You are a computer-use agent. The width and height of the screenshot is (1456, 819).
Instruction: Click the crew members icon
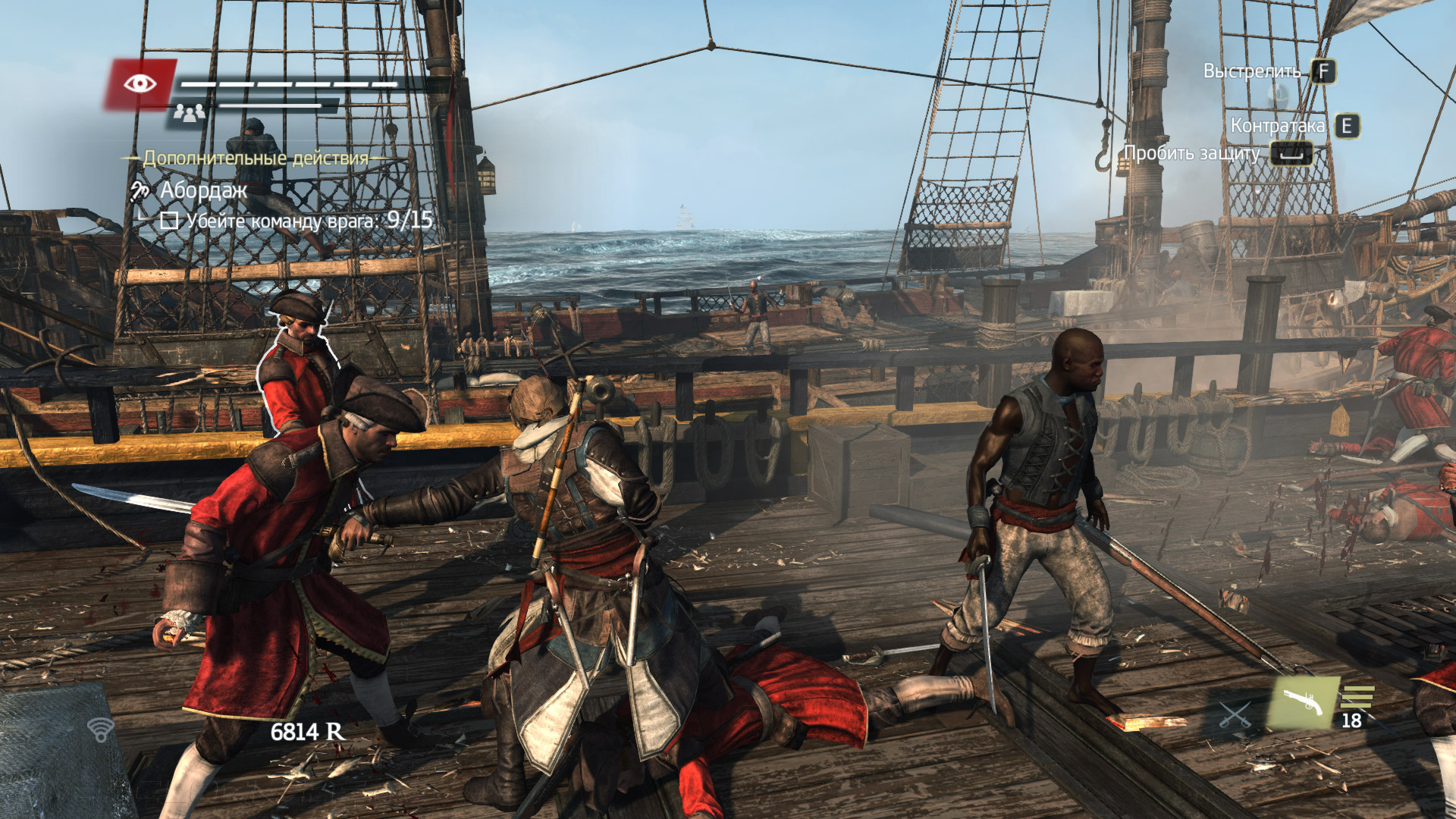click(x=188, y=113)
